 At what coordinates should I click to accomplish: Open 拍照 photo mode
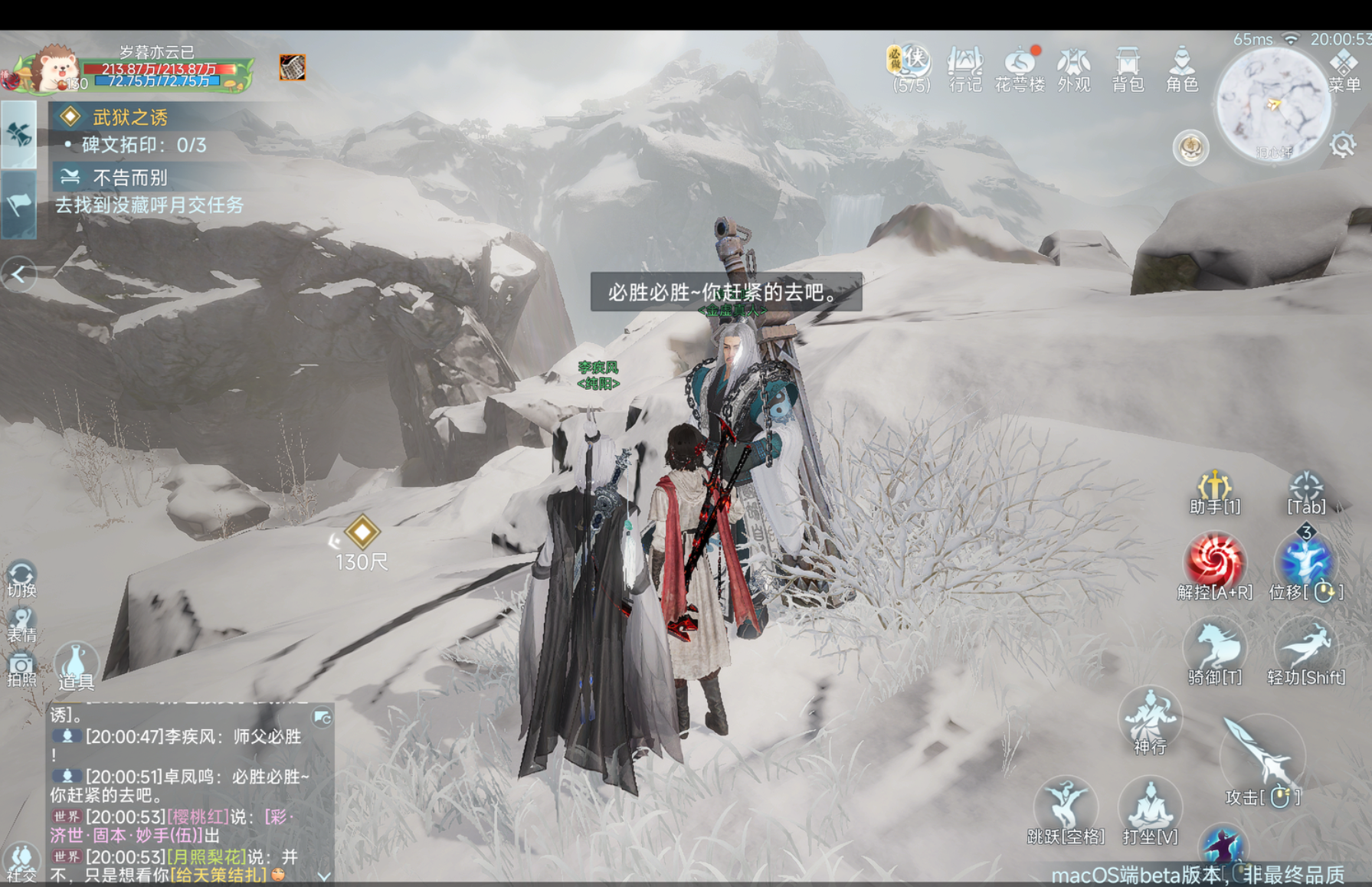point(21,669)
